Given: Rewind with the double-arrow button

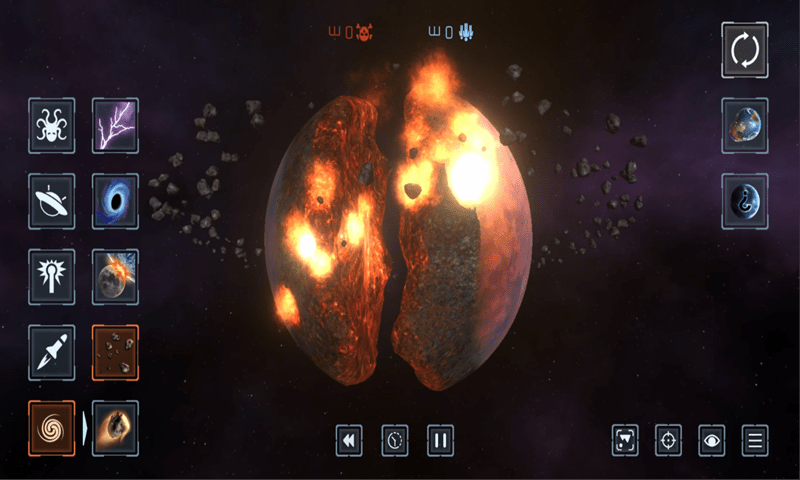Looking at the screenshot, I should (348, 440).
